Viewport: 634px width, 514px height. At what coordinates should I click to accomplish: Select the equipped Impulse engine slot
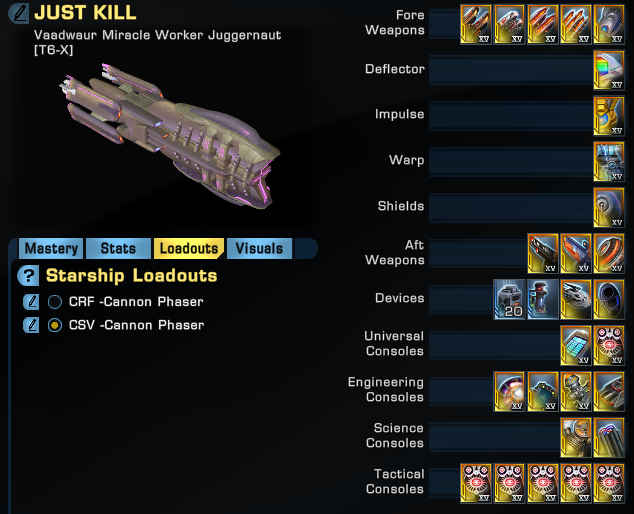tap(609, 115)
